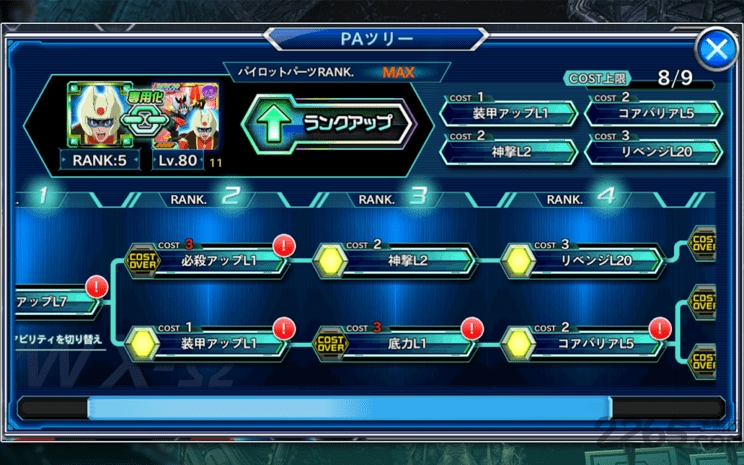Open the equipped リベンジL20 cost 3 slot

(652, 152)
